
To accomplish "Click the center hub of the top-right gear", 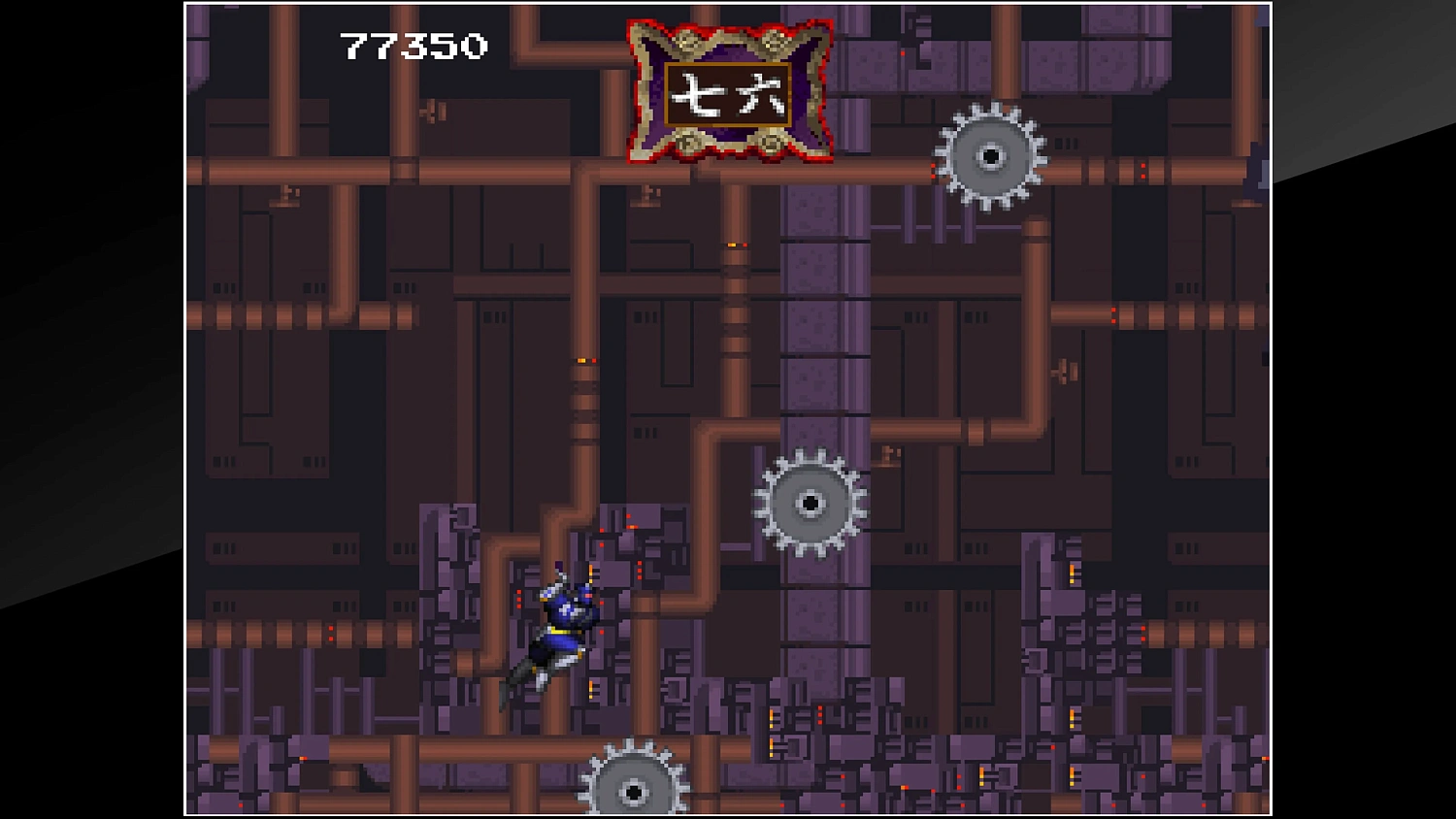I will tap(991, 155).
